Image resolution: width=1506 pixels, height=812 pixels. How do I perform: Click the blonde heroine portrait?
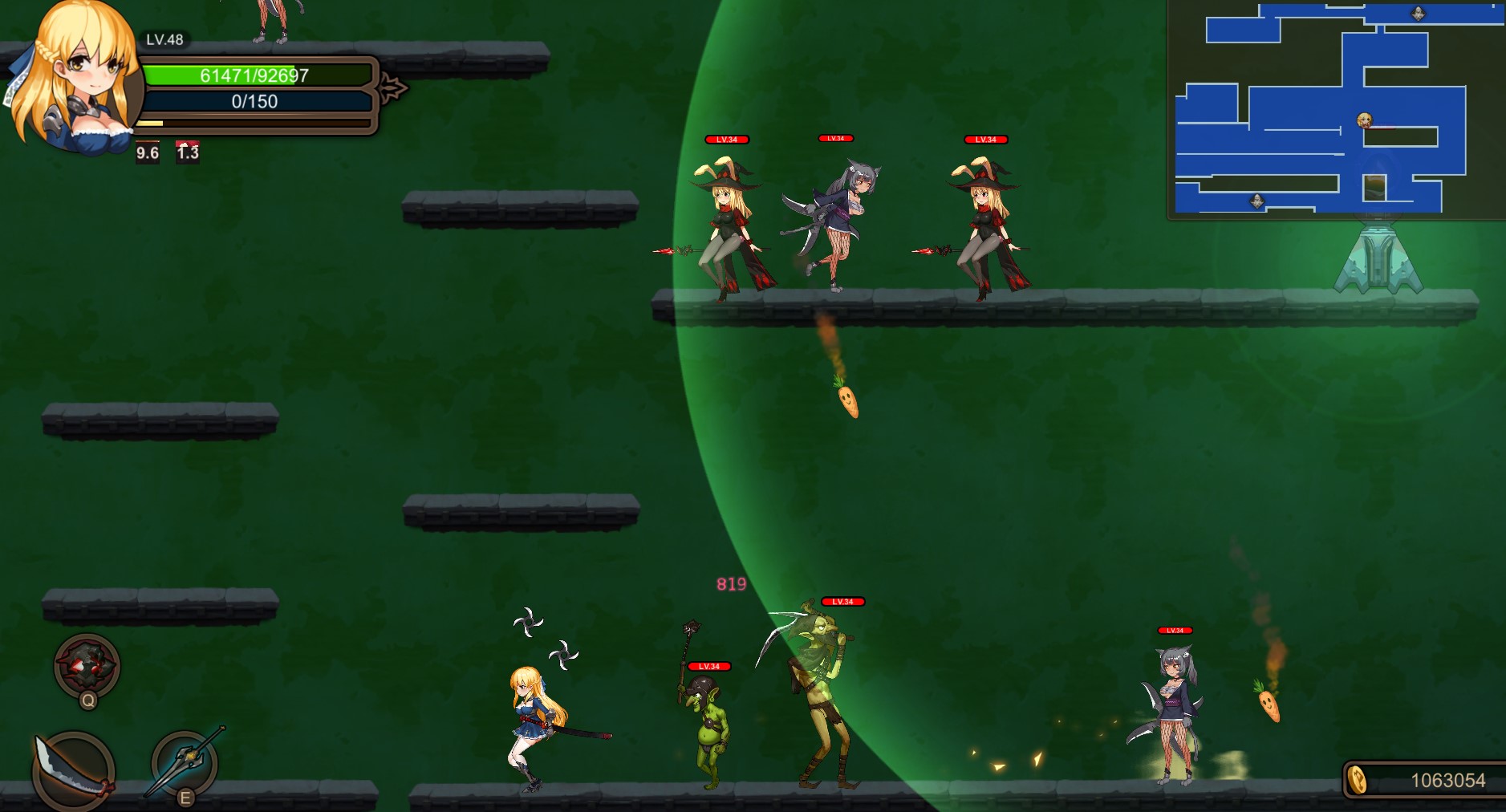76,76
